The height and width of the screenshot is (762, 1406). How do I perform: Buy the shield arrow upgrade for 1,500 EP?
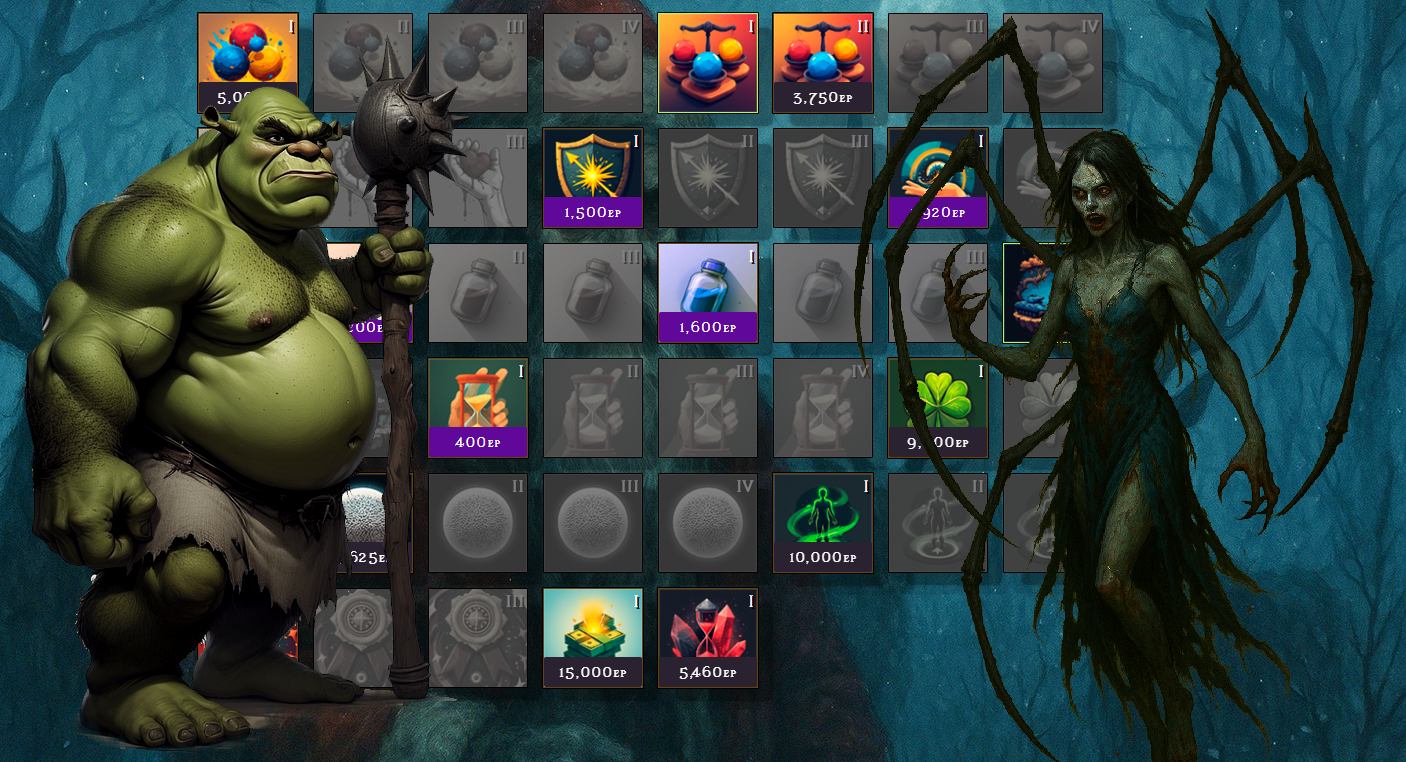(x=592, y=177)
